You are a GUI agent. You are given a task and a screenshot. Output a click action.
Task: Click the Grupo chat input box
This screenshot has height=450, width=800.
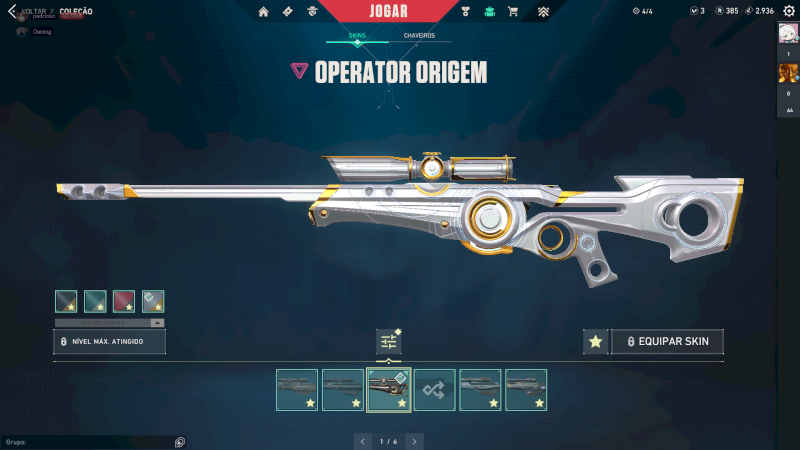[x=90, y=441]
